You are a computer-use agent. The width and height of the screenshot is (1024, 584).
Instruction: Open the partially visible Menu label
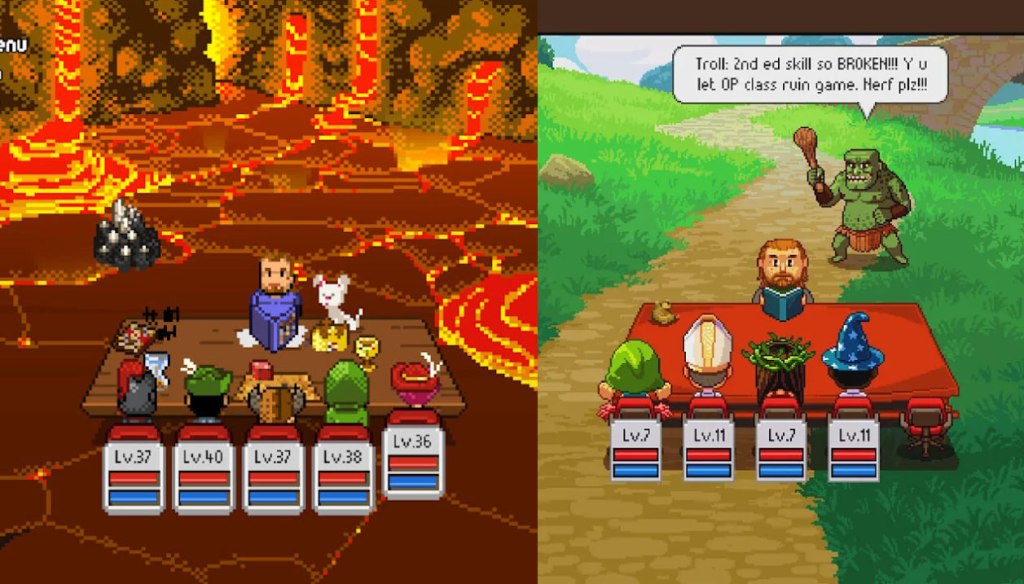coord(9,45)
